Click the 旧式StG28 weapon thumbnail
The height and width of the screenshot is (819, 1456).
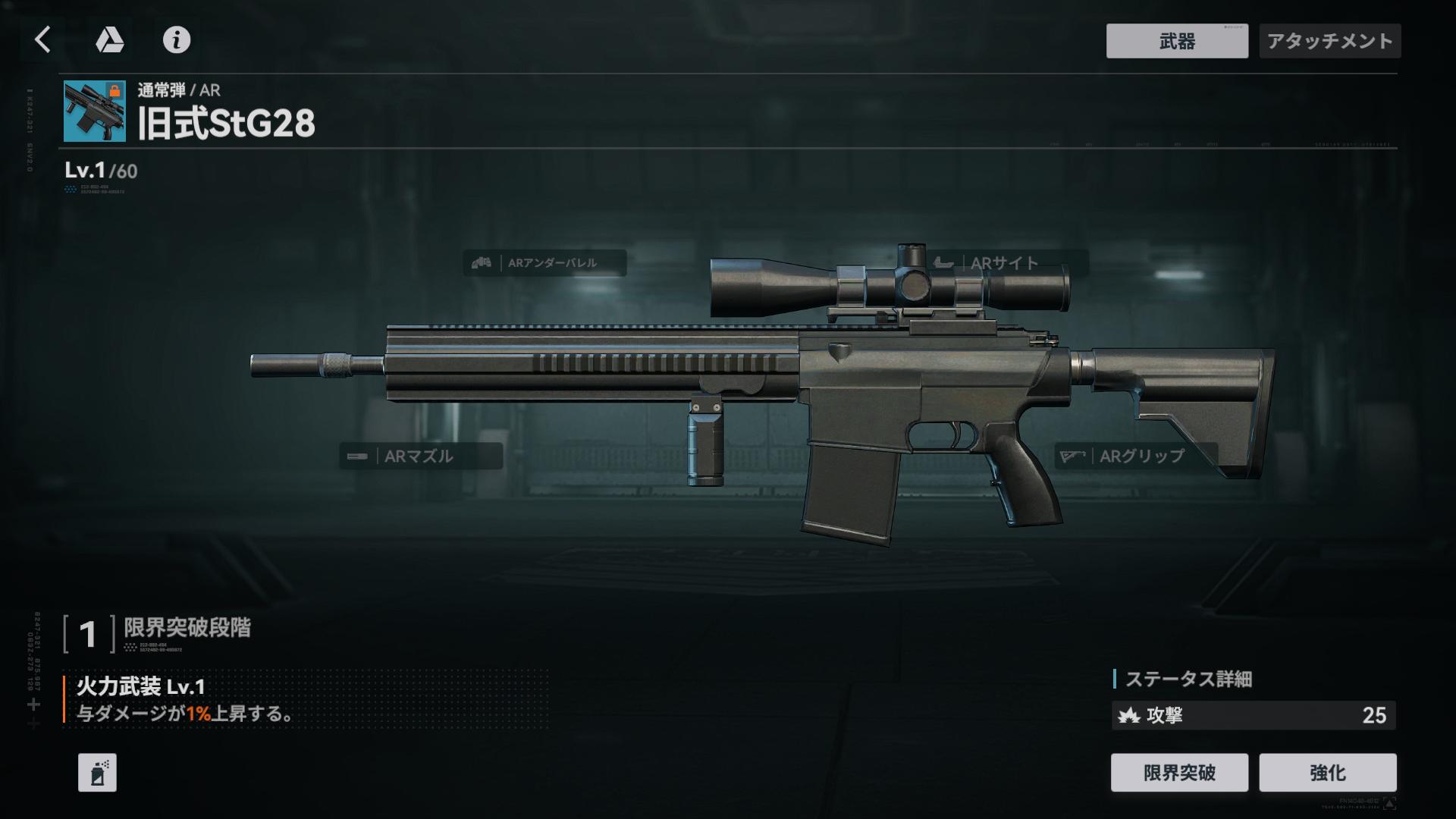95,111
